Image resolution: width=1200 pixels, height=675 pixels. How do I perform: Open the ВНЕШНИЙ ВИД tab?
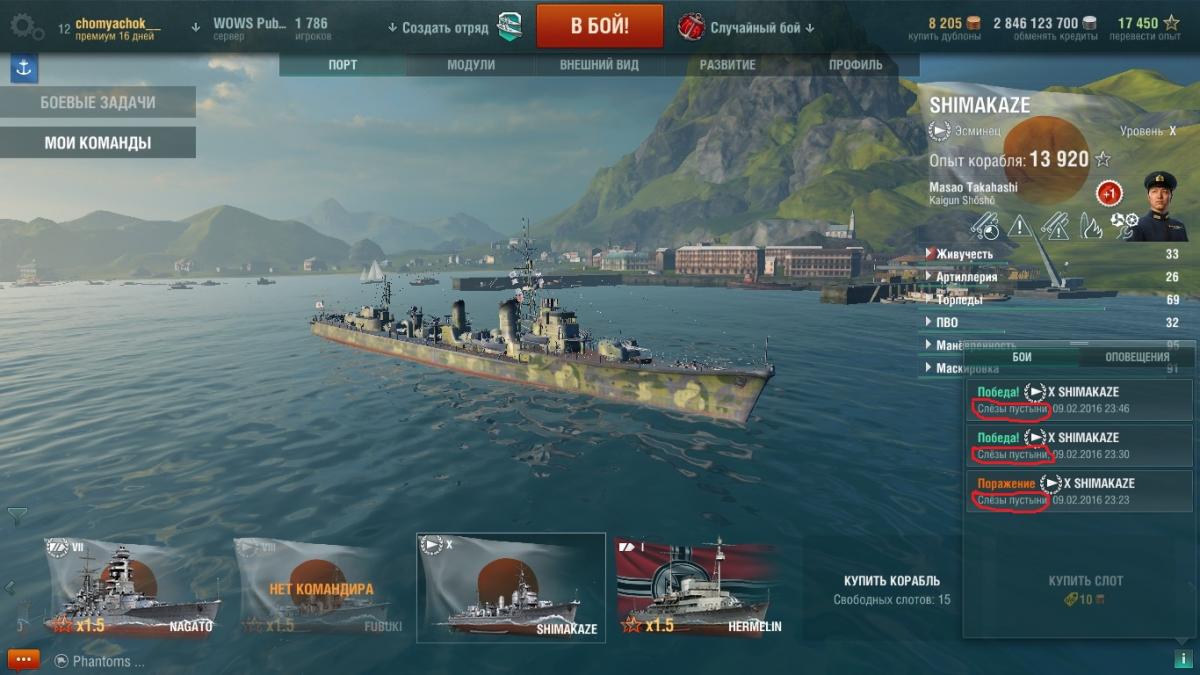coord(598,65)
